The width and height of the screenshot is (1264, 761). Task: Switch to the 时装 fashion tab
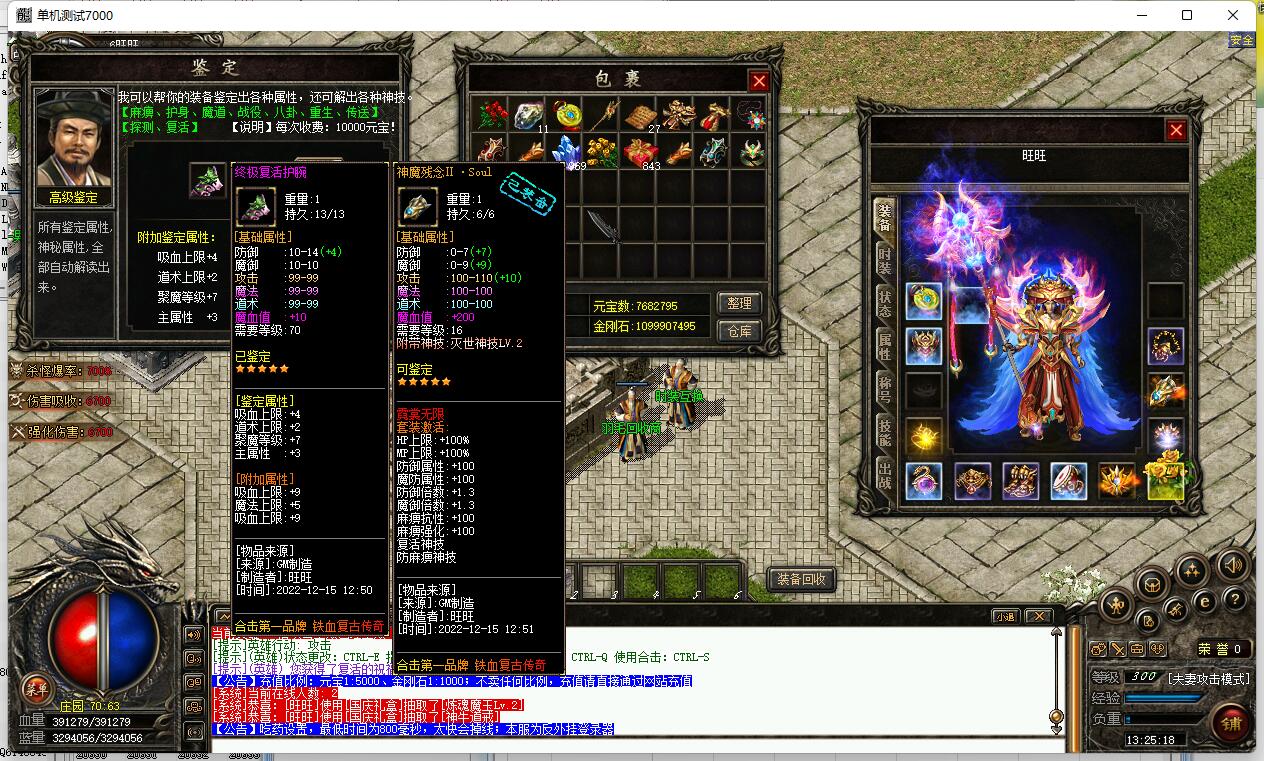coord(884,261)
